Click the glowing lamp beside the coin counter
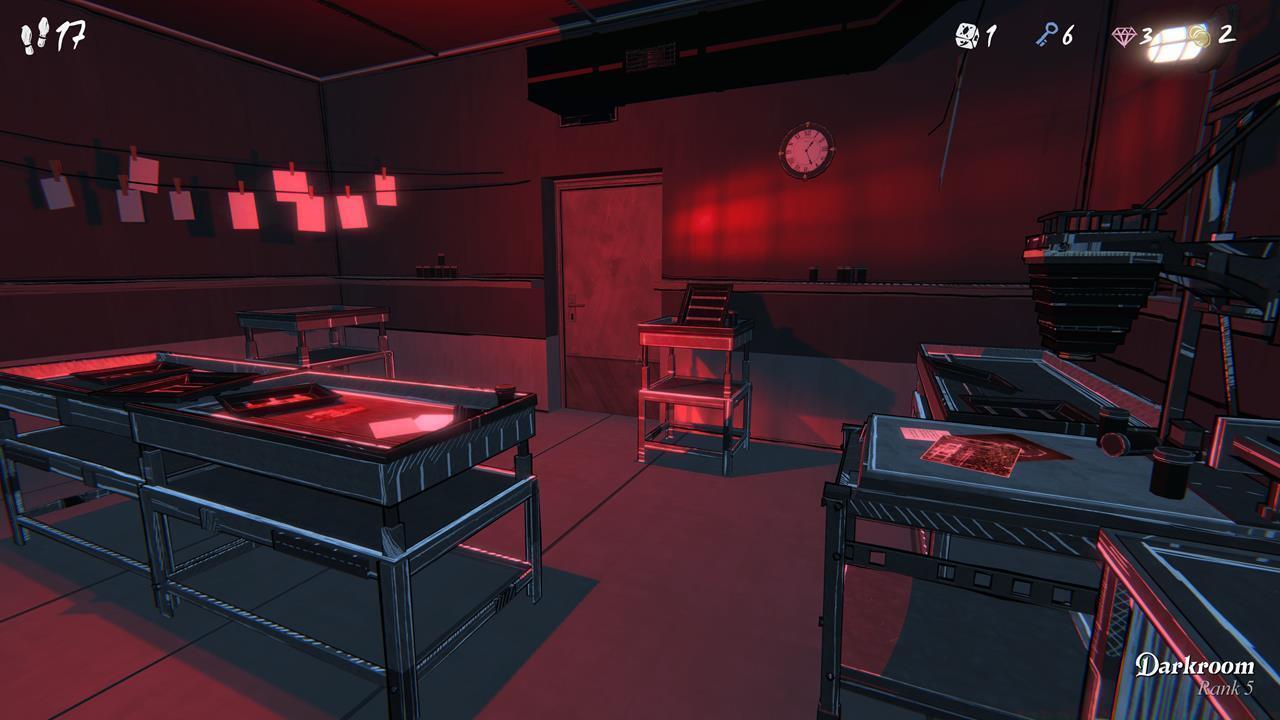 [1175, 42]
